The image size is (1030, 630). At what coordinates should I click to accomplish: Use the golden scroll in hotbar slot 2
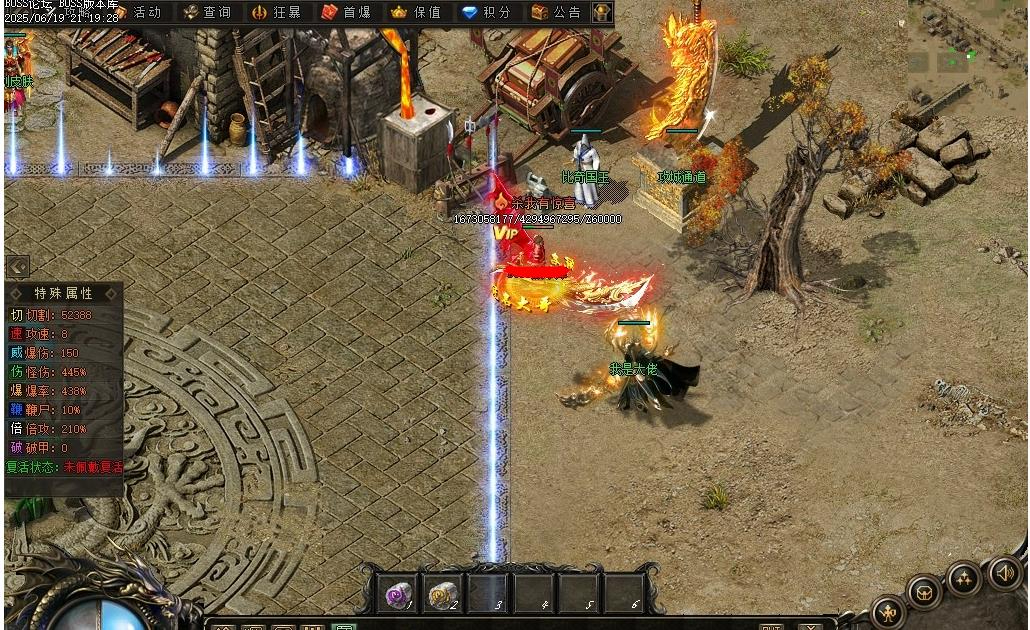(x=443, y=594)
